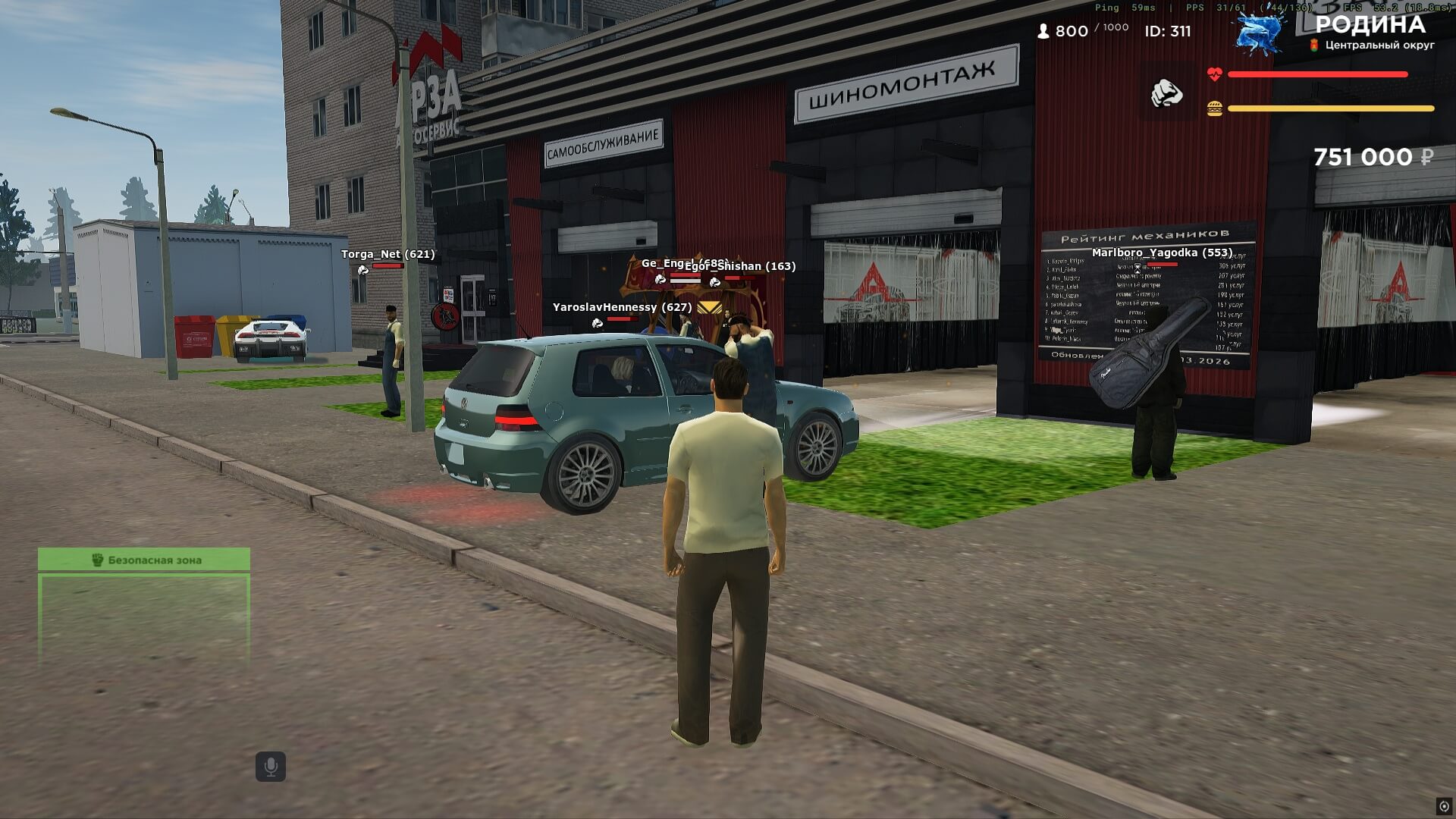Open the minimap under the Безопасная зона banner
1456x819 pixels.
(x=144, y=620)
